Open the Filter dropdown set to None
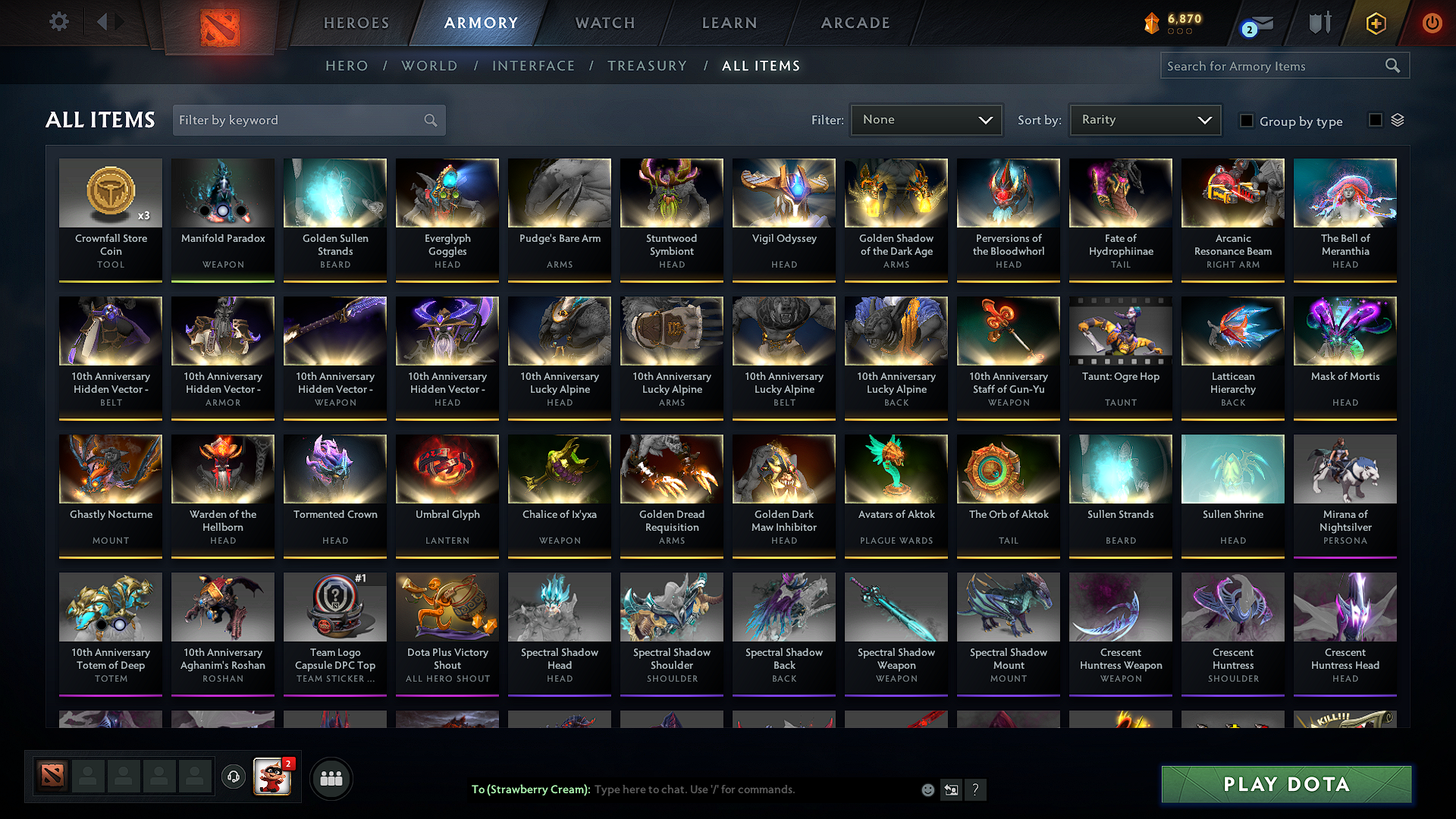Screen dimensions: 1456x819 coord(926,119)
